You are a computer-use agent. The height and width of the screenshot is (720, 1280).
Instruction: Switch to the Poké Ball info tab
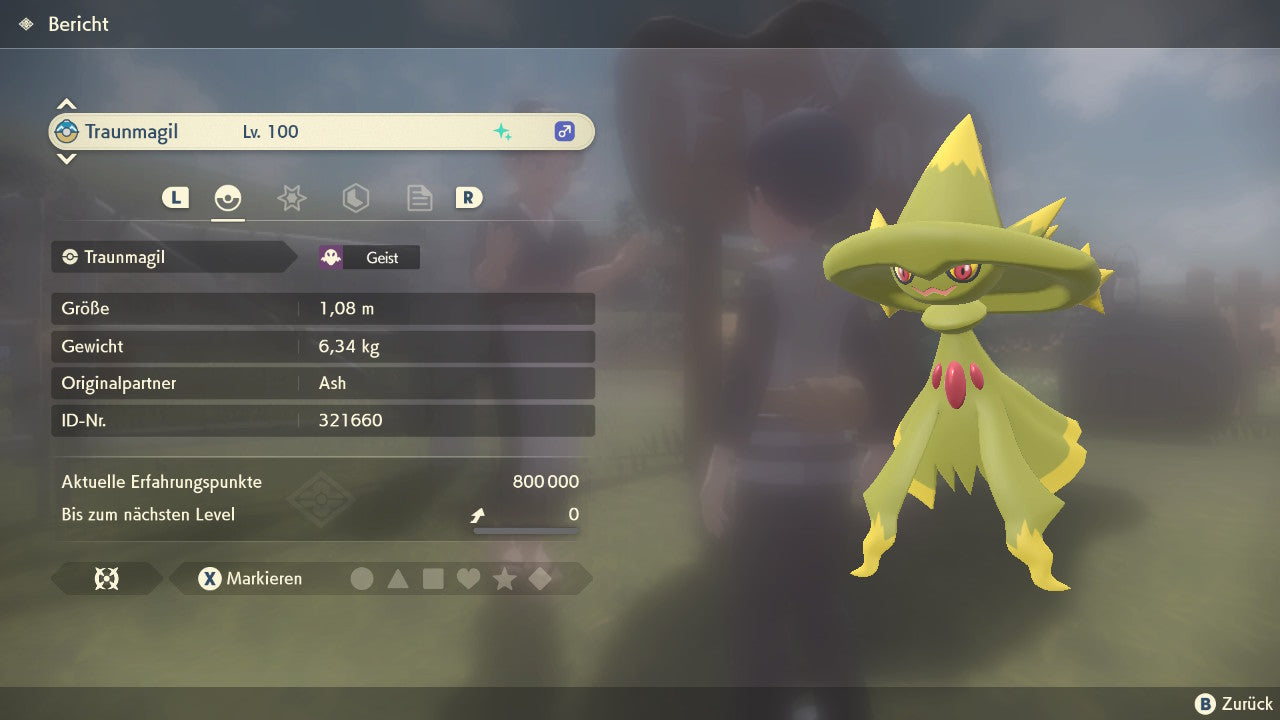[x=228, y=198]
